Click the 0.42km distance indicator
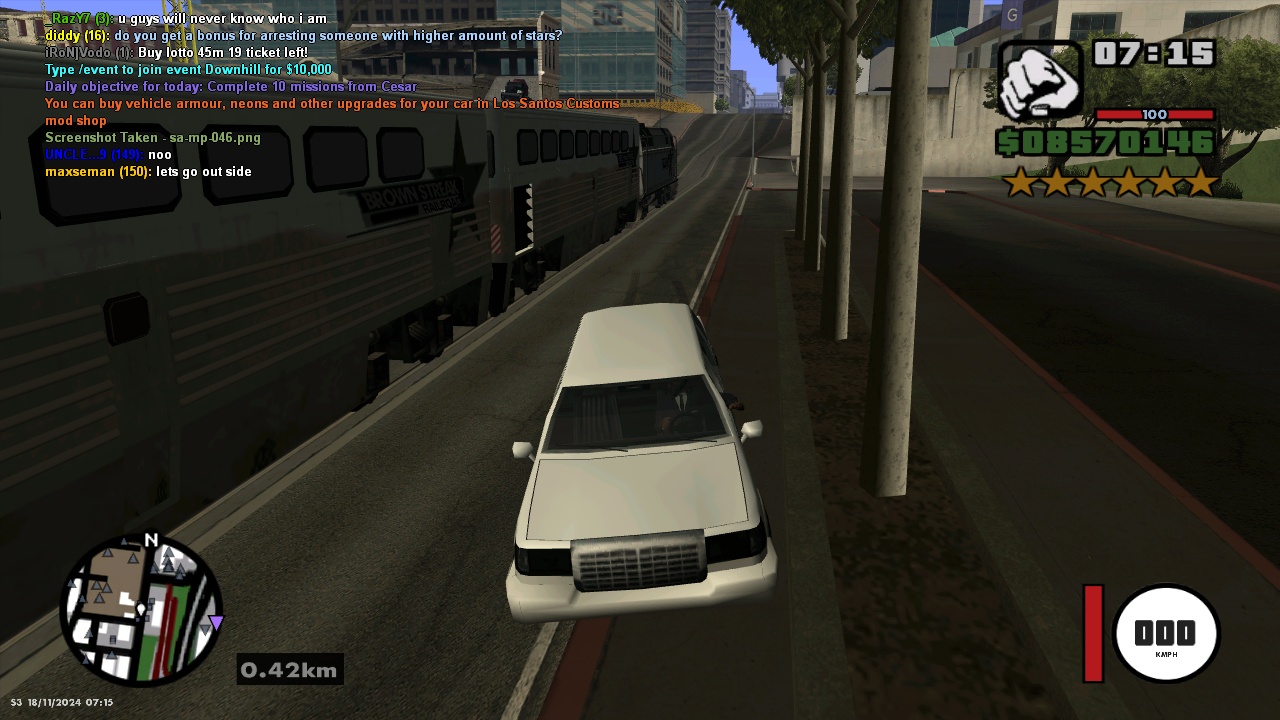Viewport: 1280px width, 720px height. (289, 670)
